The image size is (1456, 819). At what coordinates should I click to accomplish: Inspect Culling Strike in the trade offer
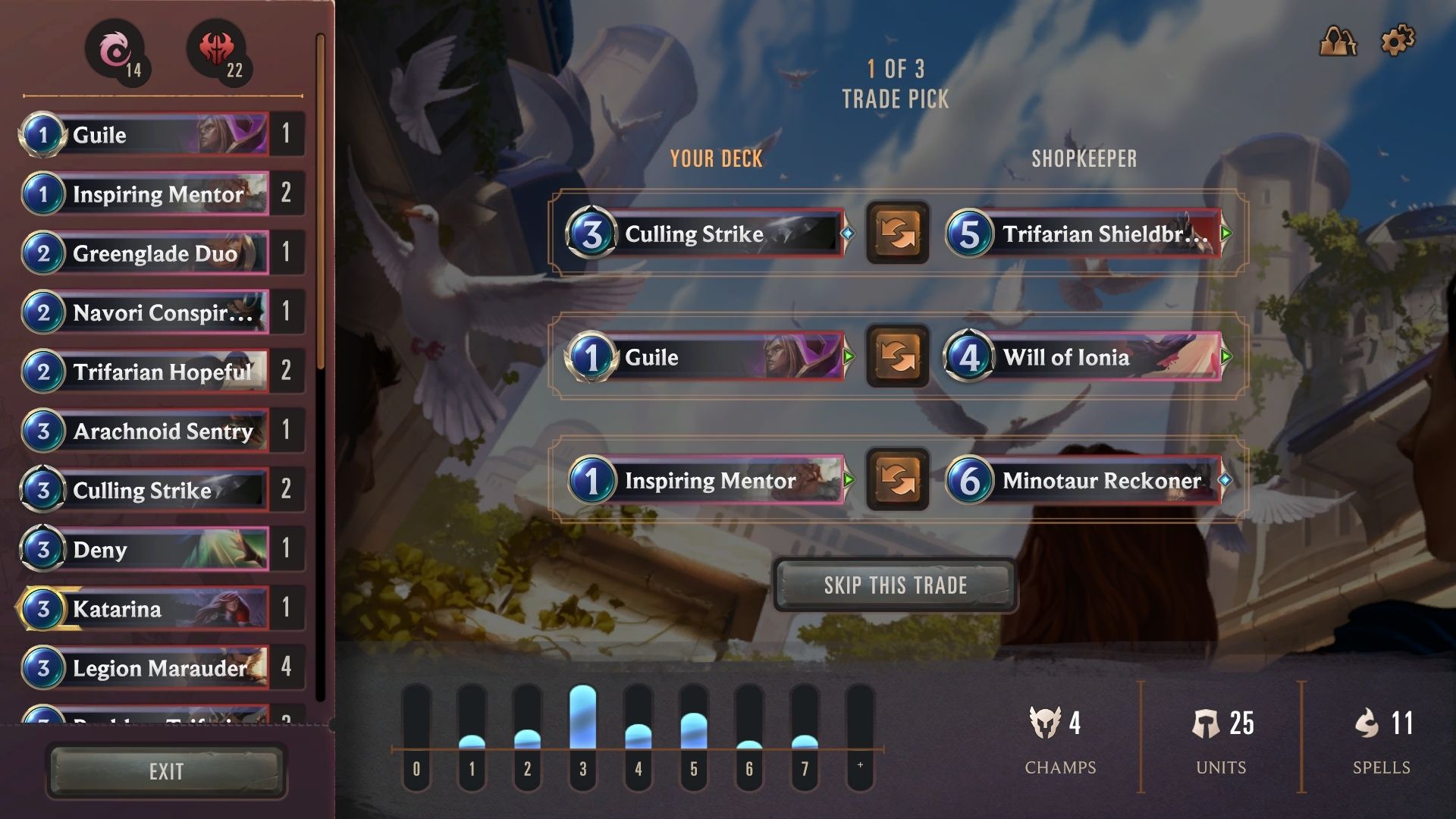(705, 233)
